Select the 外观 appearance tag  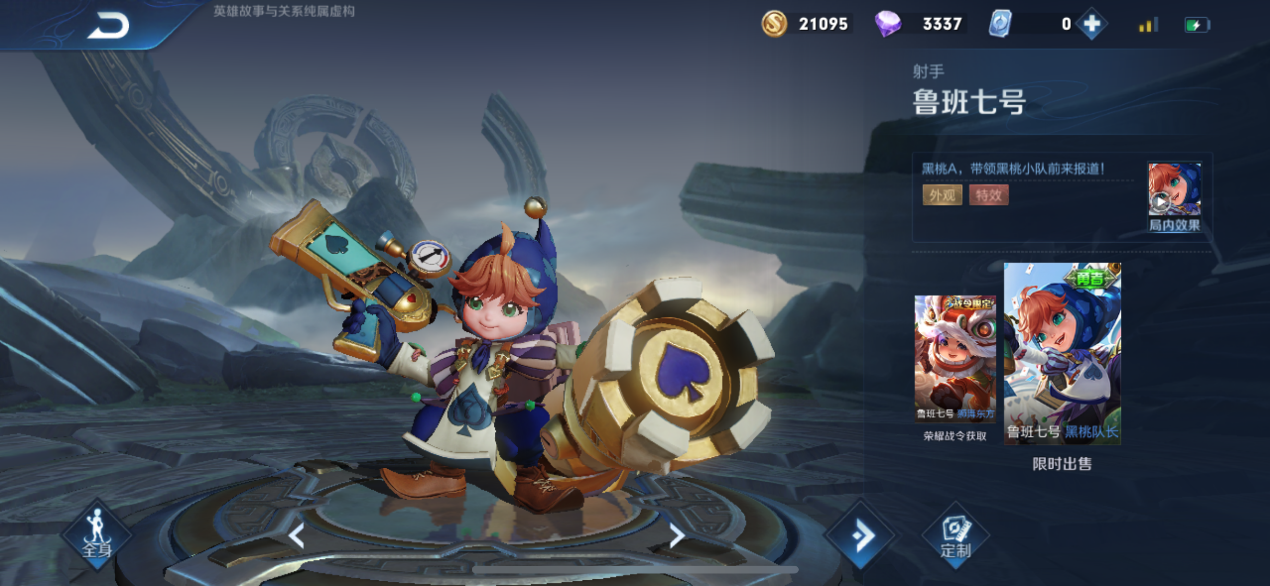(x=942, y=195)
